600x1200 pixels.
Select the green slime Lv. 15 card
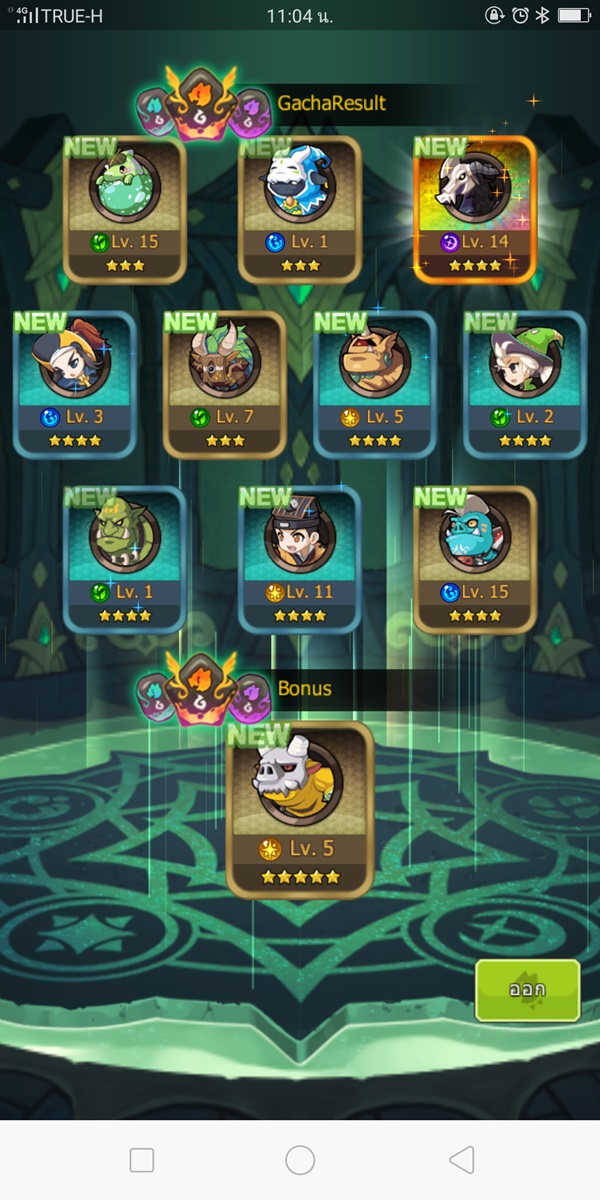125,210
